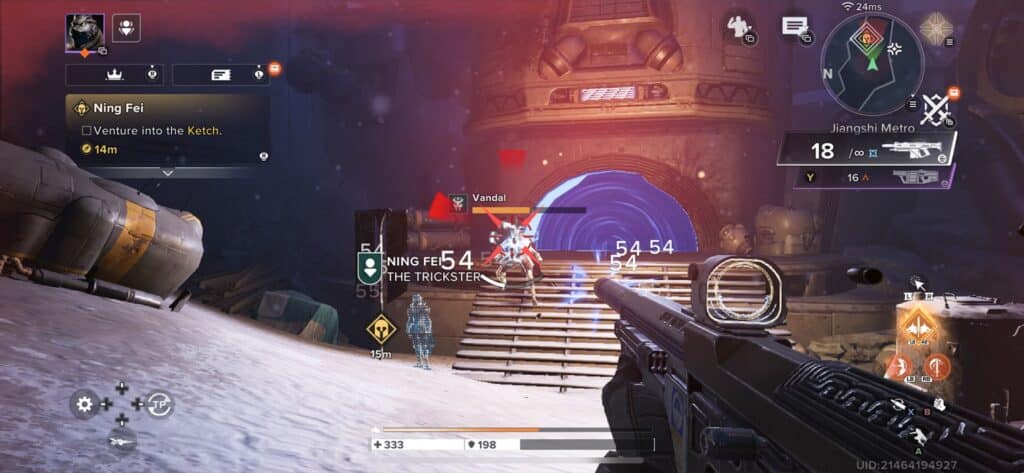Image resolution: width=1024 pixels, height=473 pixels.
Task: Open the chat message icon
Action: 795,27
